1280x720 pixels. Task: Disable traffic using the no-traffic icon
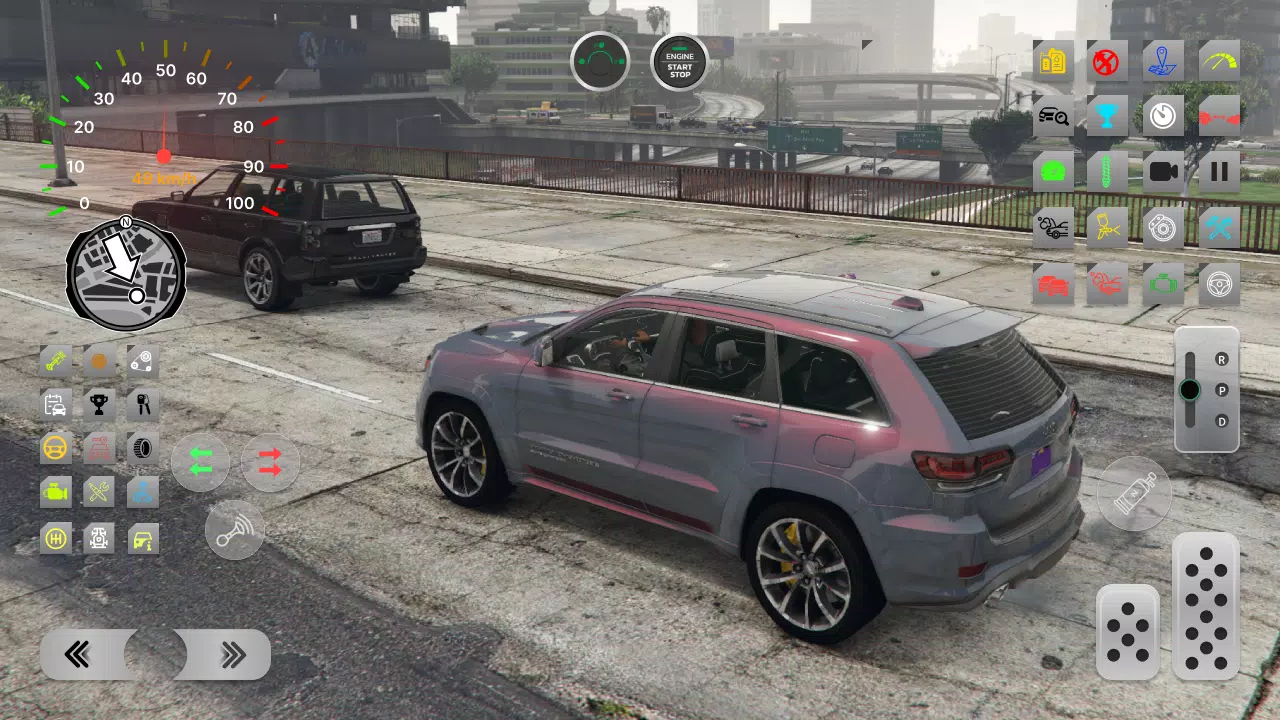[x=1108, y=60]
